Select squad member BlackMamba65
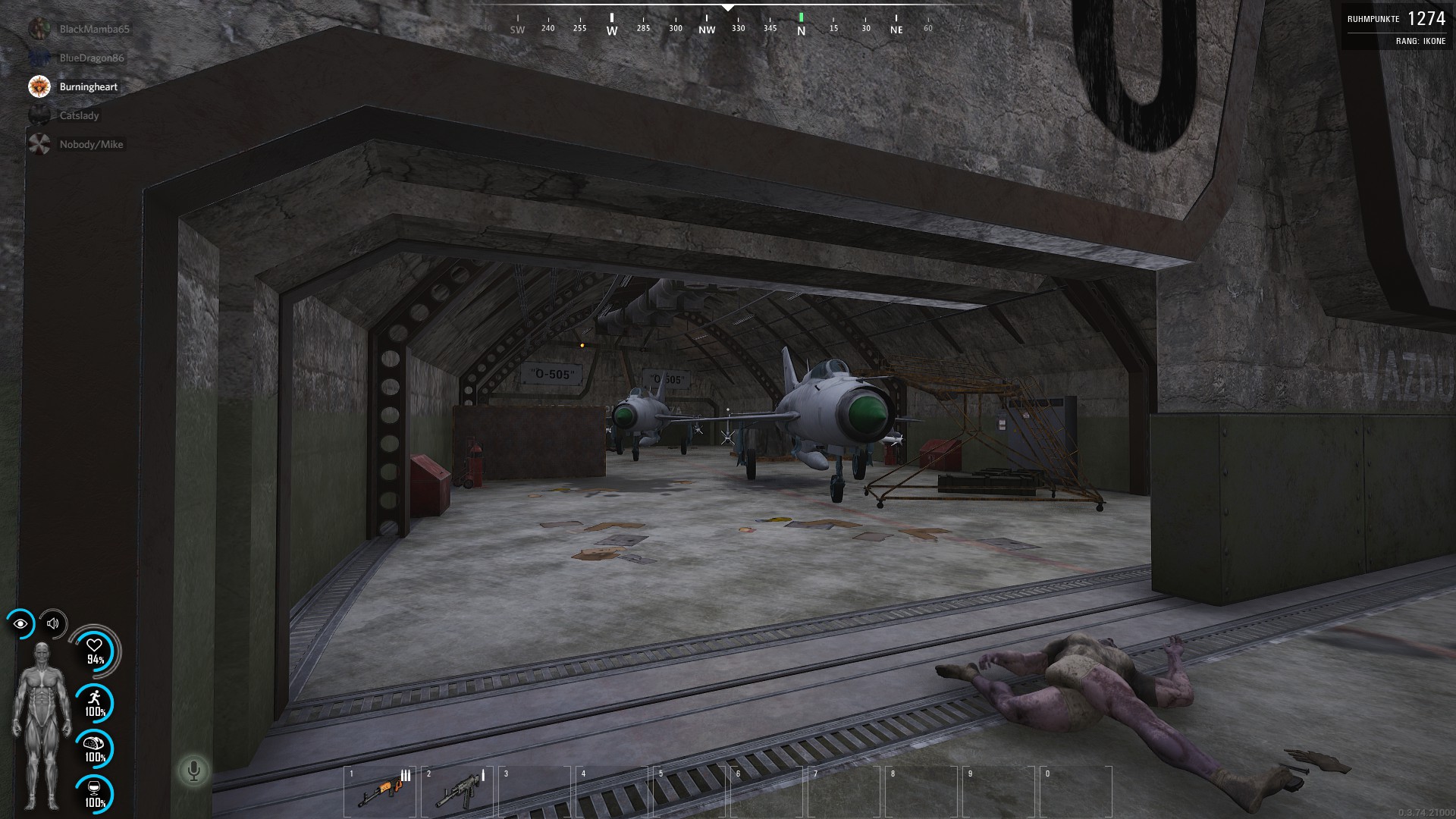The image size is (1456, 819). click(94, 29)
